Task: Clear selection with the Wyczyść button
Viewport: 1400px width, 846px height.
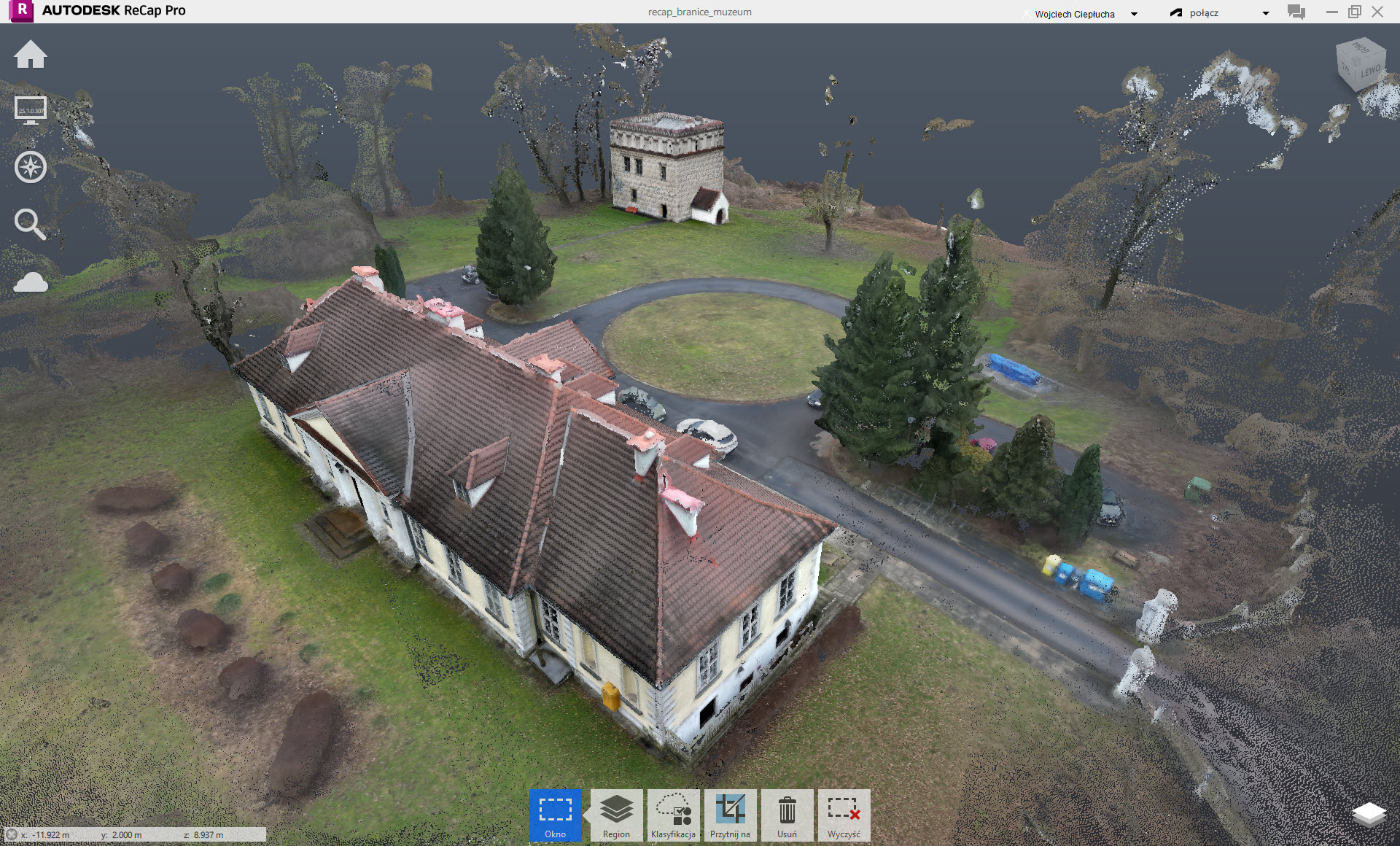Action: point(844,815)
